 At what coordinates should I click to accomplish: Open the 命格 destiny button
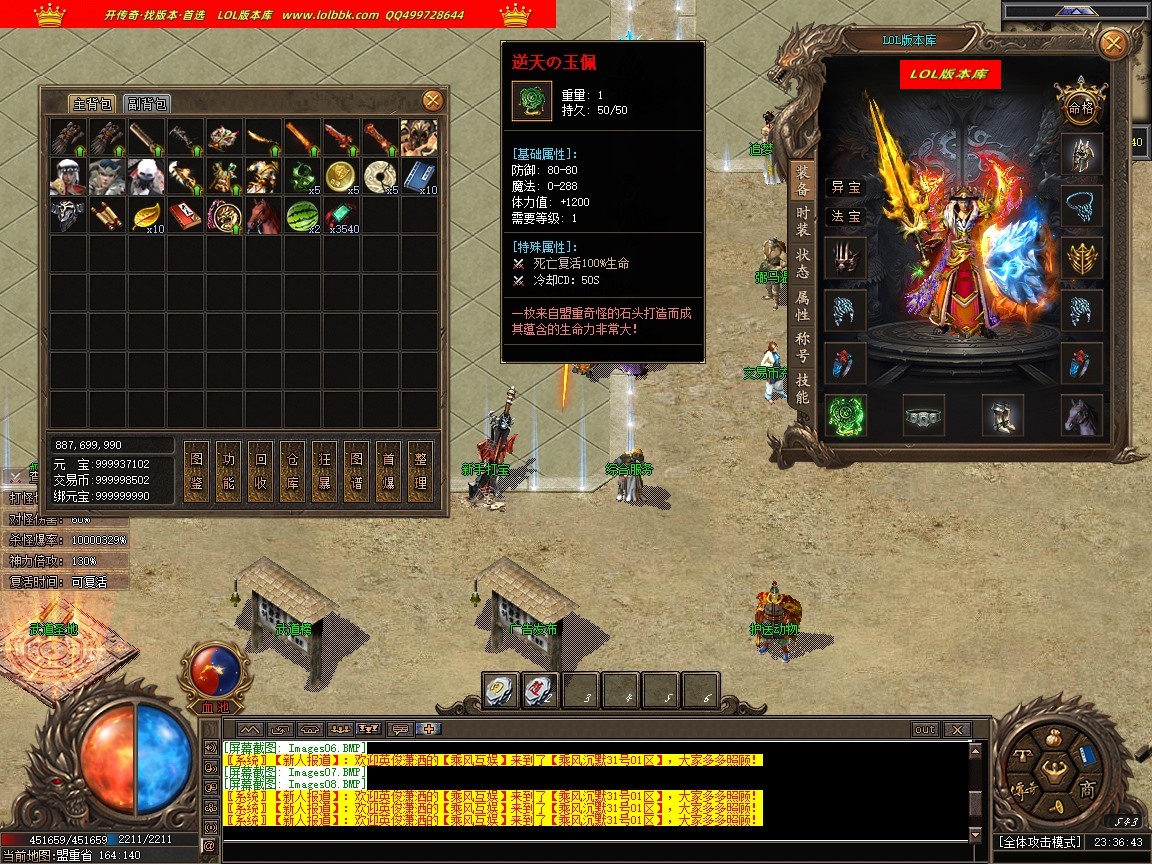(x=1081, y=105)
